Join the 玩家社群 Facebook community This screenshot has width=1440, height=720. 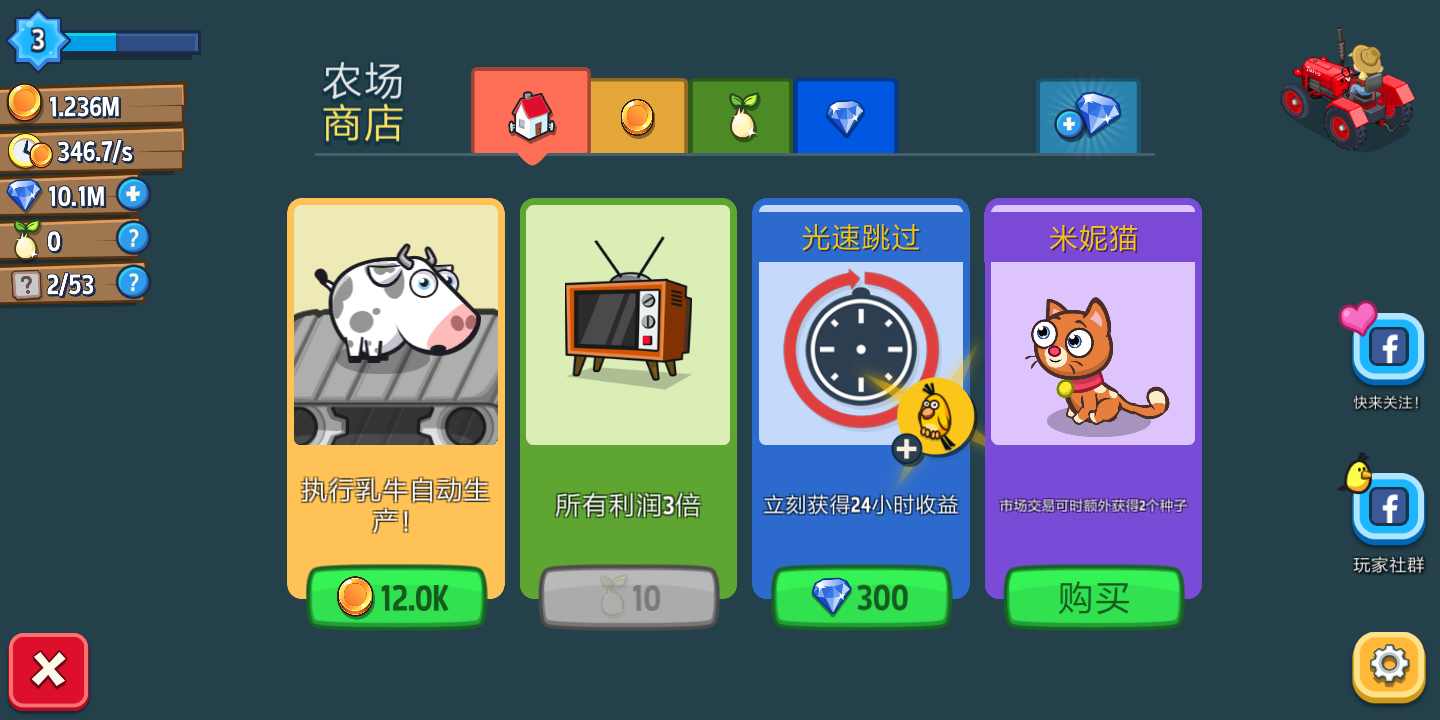tap(1388, 508)
